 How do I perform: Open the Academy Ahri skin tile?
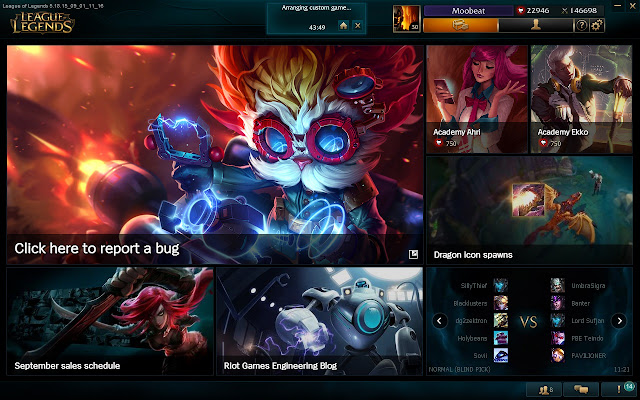[475, 98]
